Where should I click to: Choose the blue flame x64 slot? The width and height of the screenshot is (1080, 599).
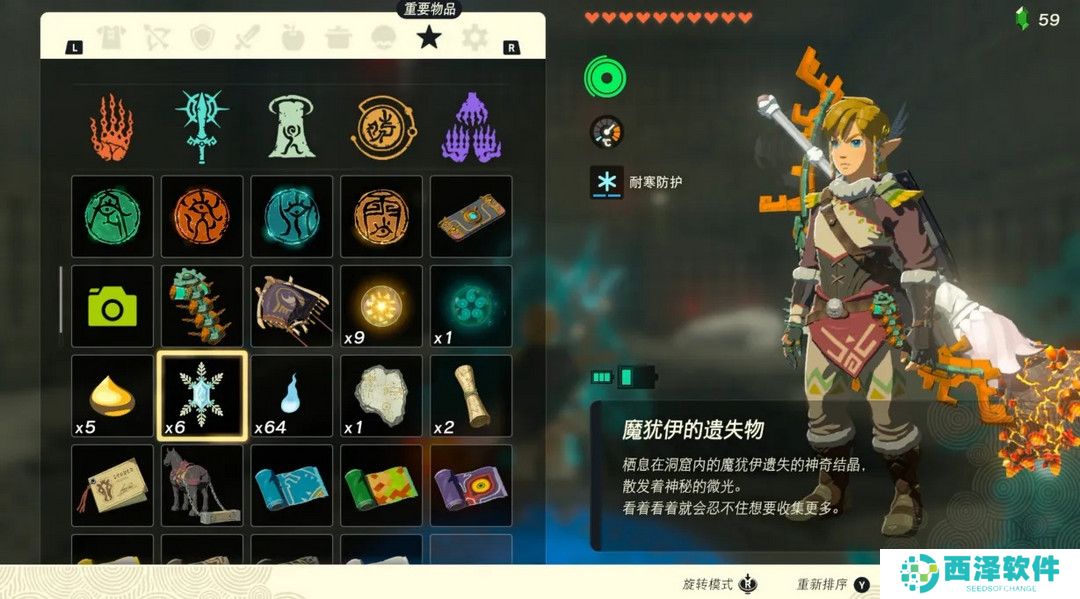291,395
